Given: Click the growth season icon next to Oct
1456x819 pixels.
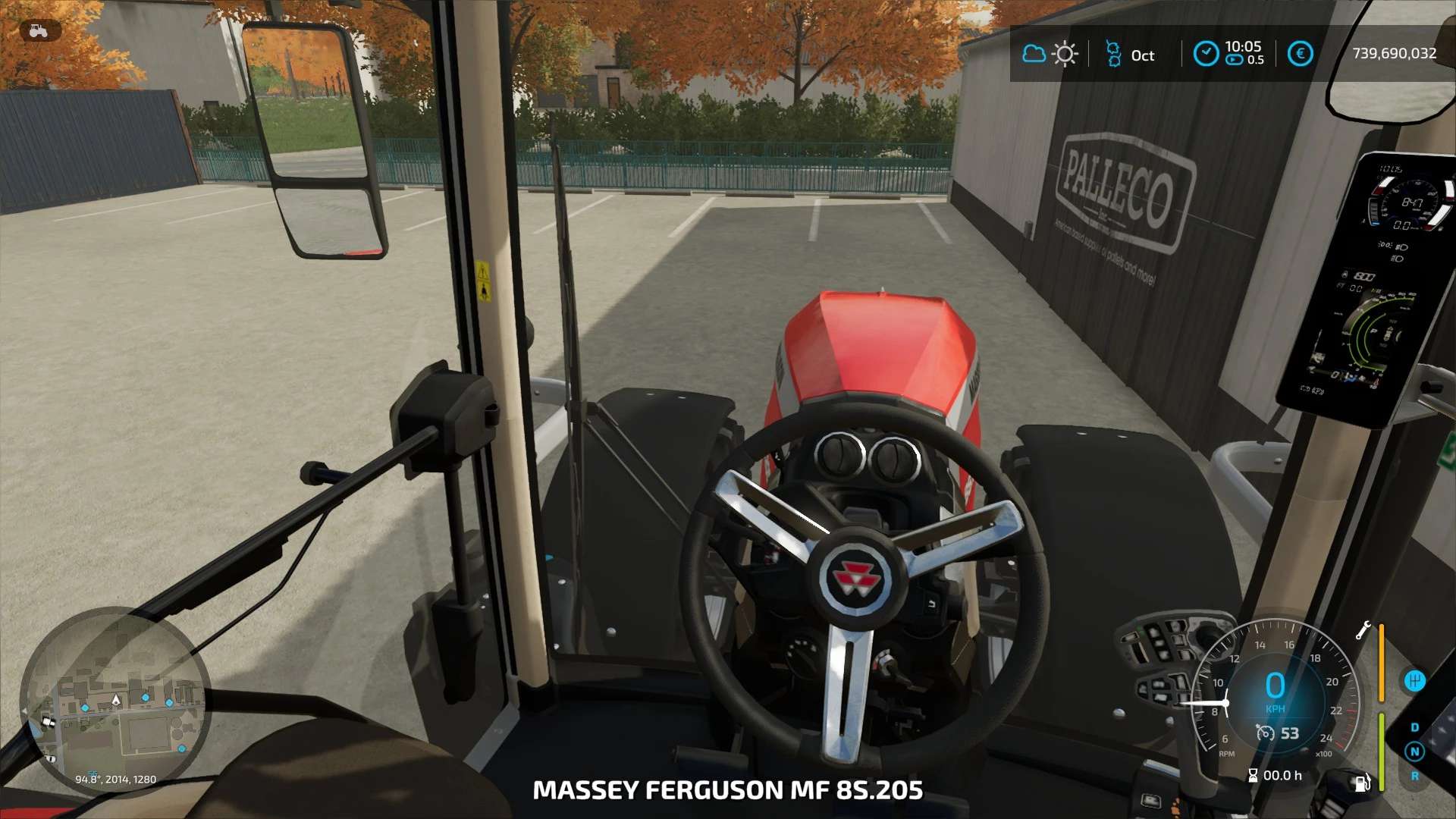Looking at the screenshot, I should (1113, 54).
